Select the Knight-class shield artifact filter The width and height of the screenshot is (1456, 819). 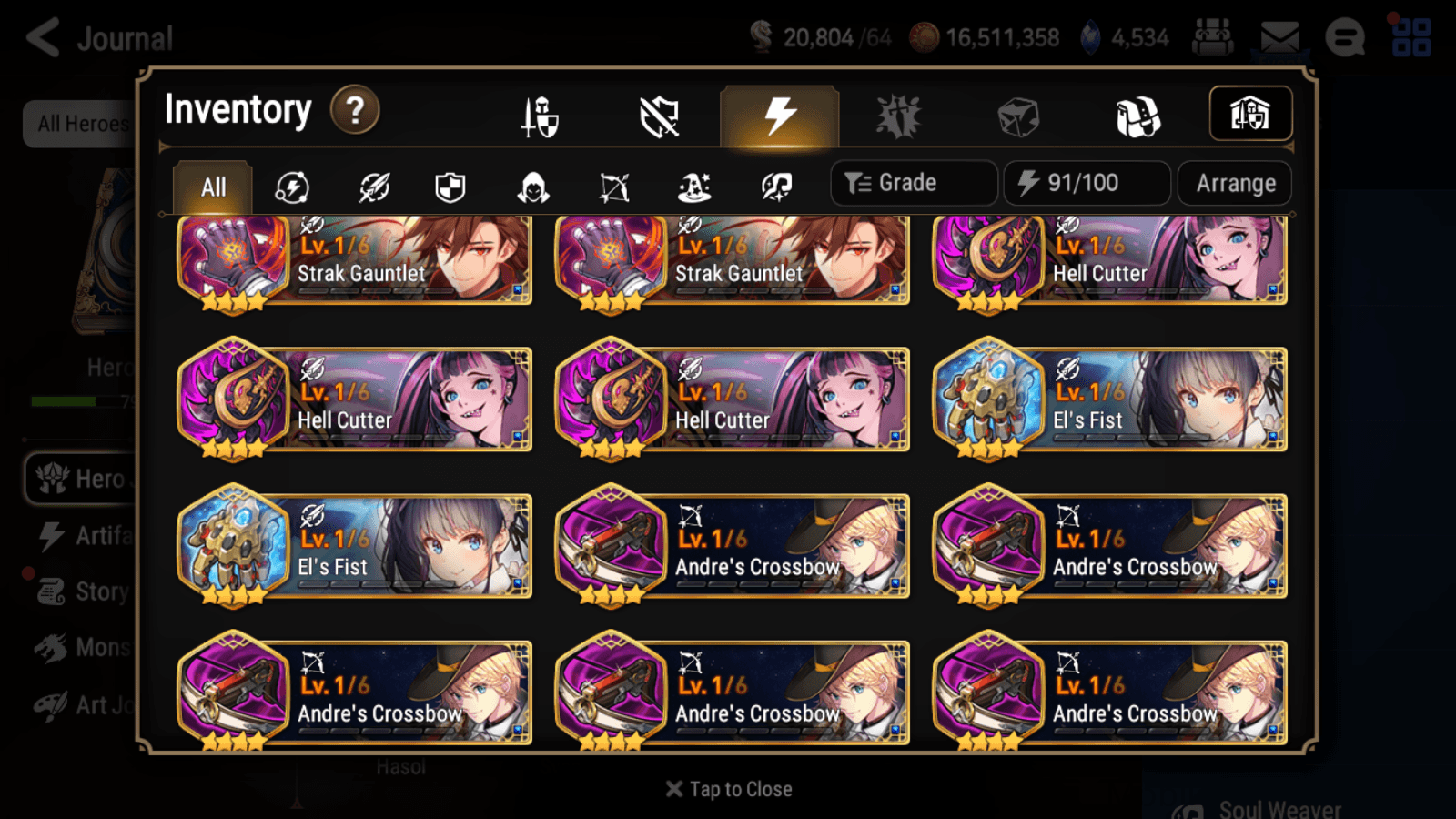[x=450, y=187]
